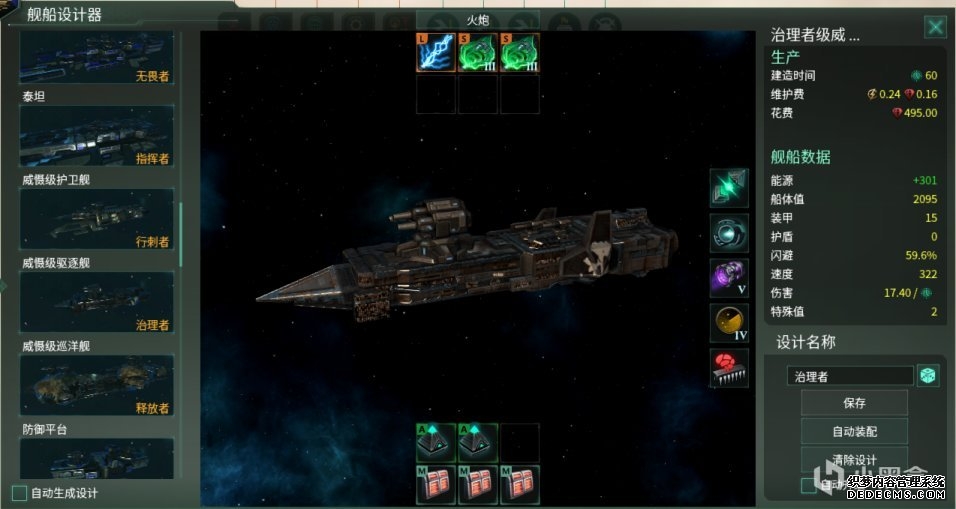This screenshot has height=509, width=956.
Task: Clear the design with 清除设计
Action: pos(853,460)
